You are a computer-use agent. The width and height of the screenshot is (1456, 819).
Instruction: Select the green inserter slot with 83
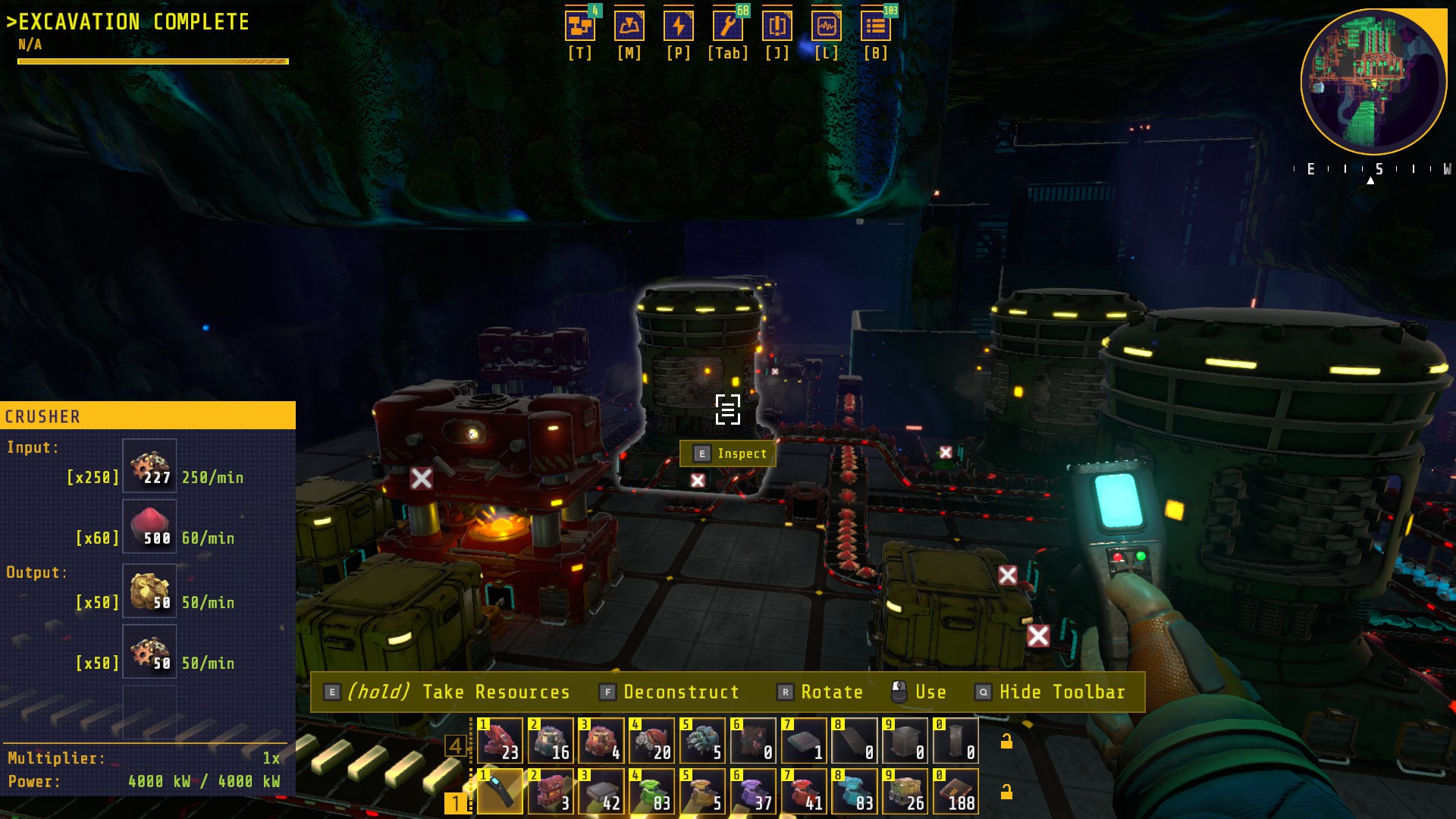tap(651, 791)
